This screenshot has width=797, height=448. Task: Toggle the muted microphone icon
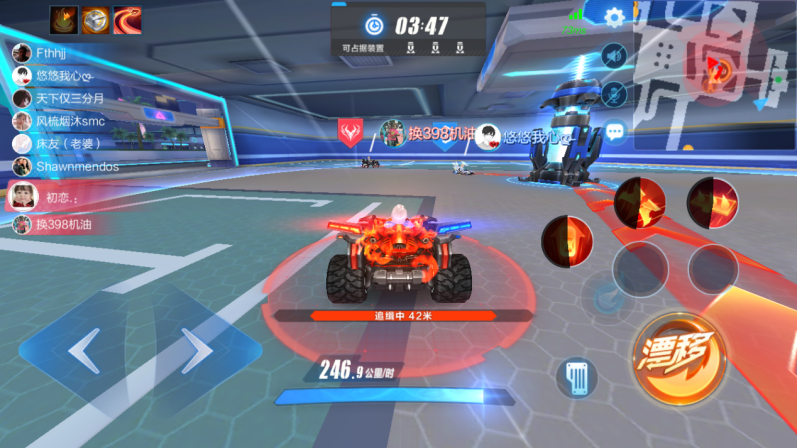tap(614, 93)
